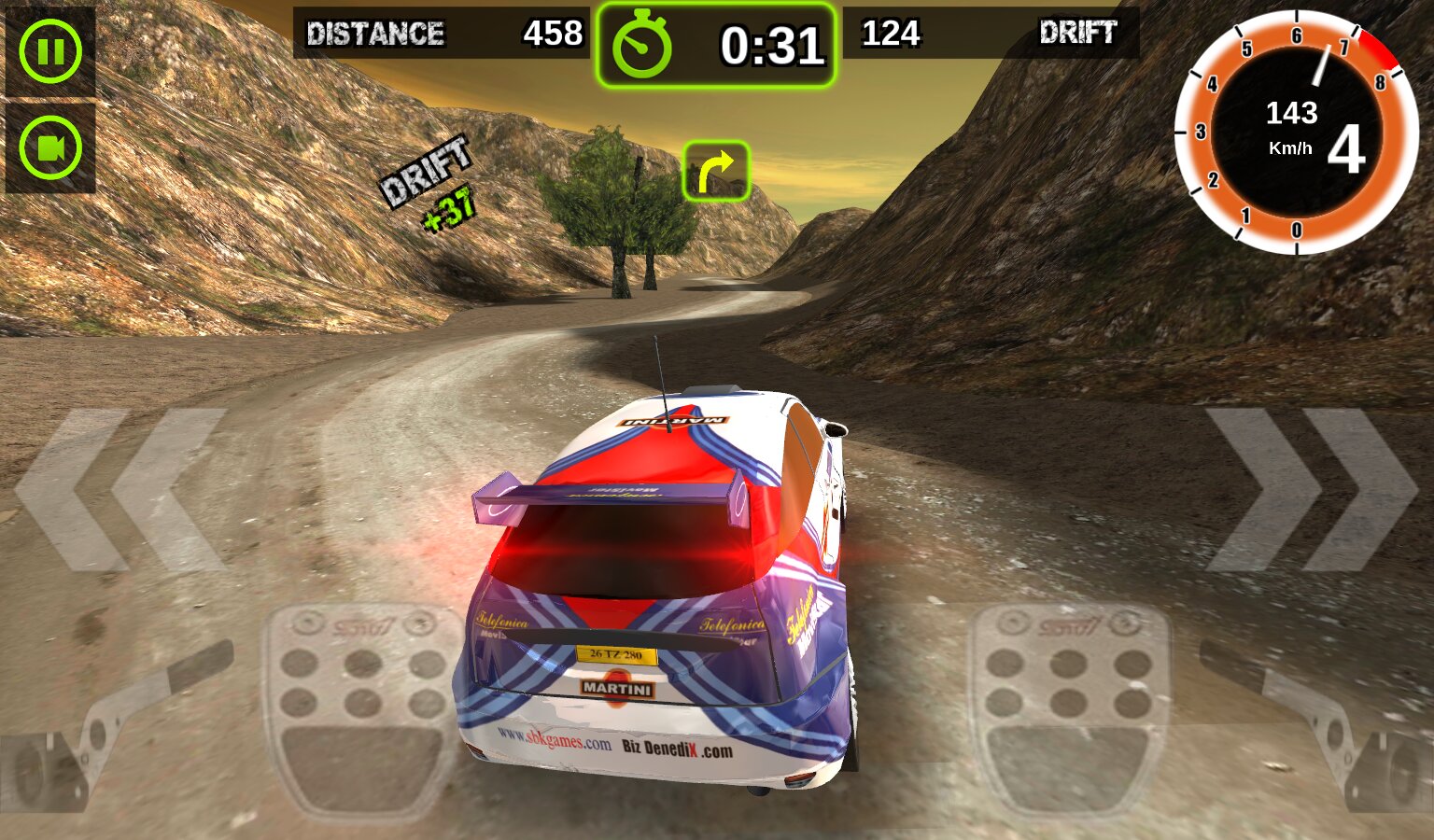Tap the left foot pedal
Image resolution: width=1434 pixels, height=840 pixels.
[x=361, y=711]
